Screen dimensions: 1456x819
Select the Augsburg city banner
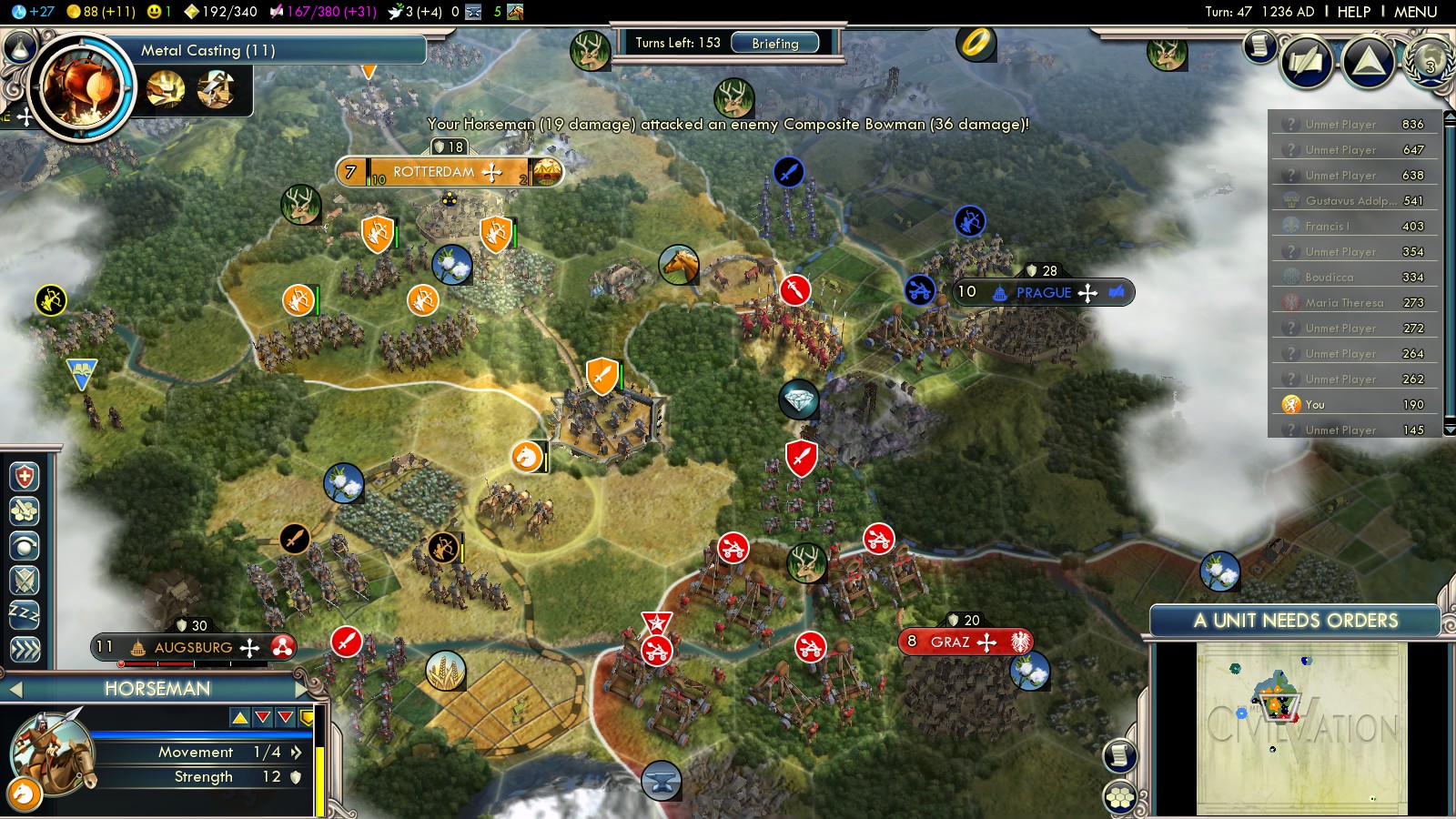[193, 647]
